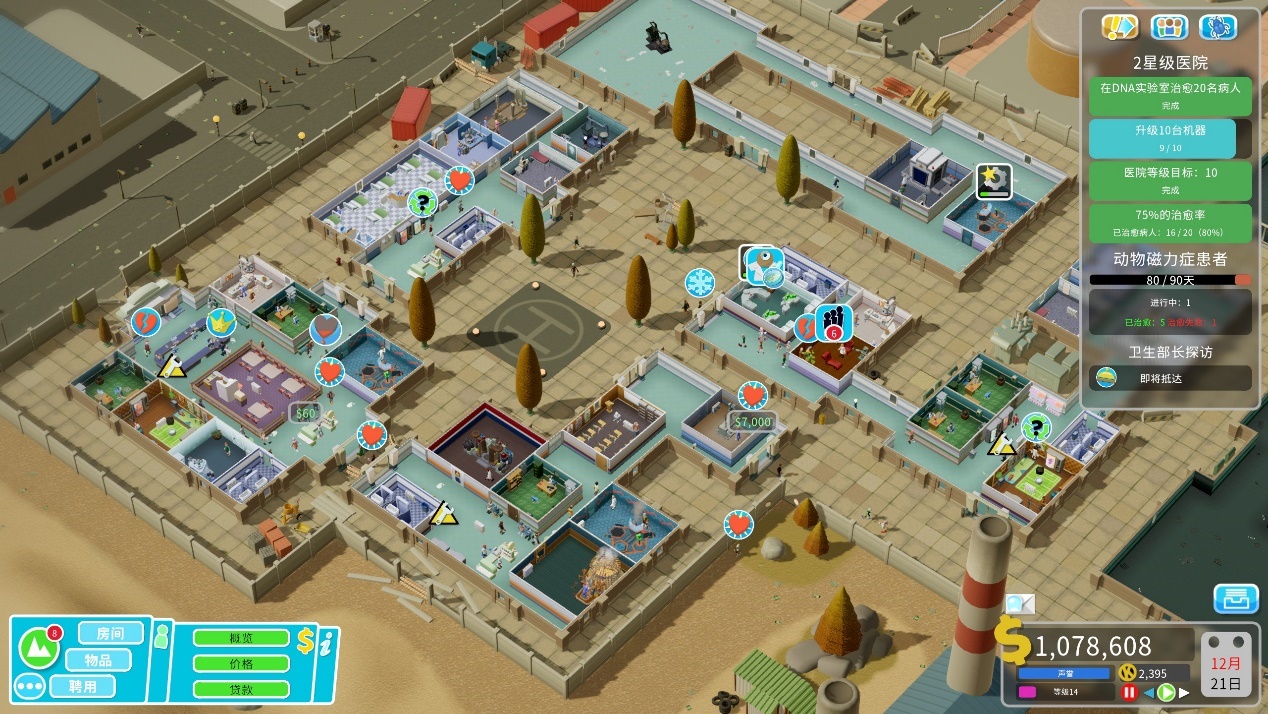Open the envelope mail notification
This screenshot has height=714, width=1268.
(x=1020, y=603)
